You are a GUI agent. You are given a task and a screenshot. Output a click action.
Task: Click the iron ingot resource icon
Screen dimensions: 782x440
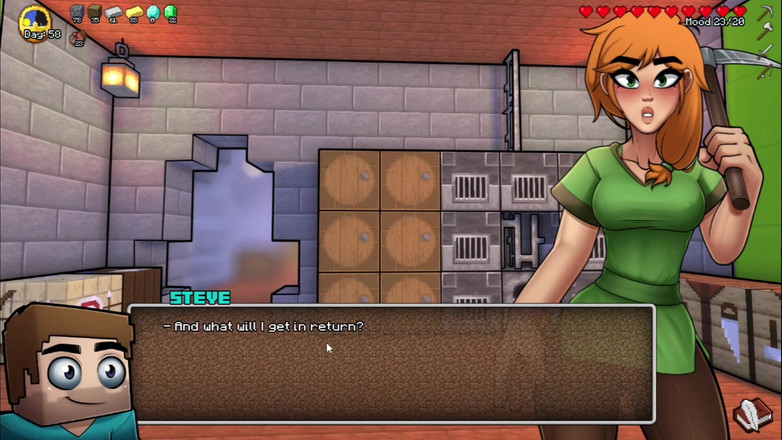[114, 13]
